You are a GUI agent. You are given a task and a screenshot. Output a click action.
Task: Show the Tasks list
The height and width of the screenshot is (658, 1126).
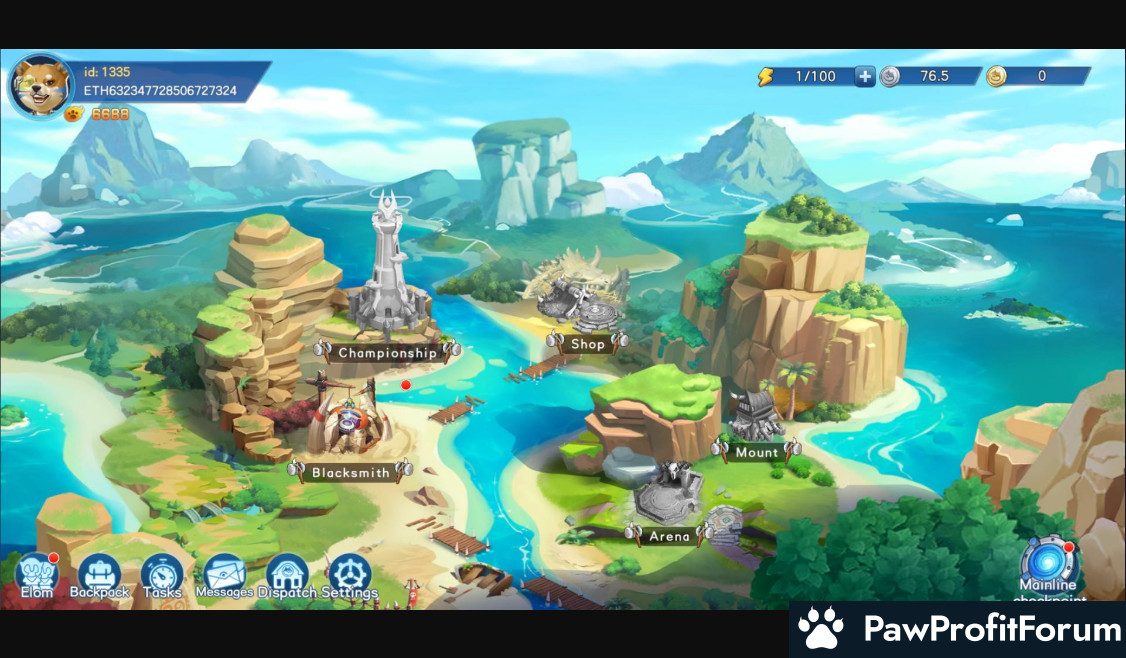(161, 575)
